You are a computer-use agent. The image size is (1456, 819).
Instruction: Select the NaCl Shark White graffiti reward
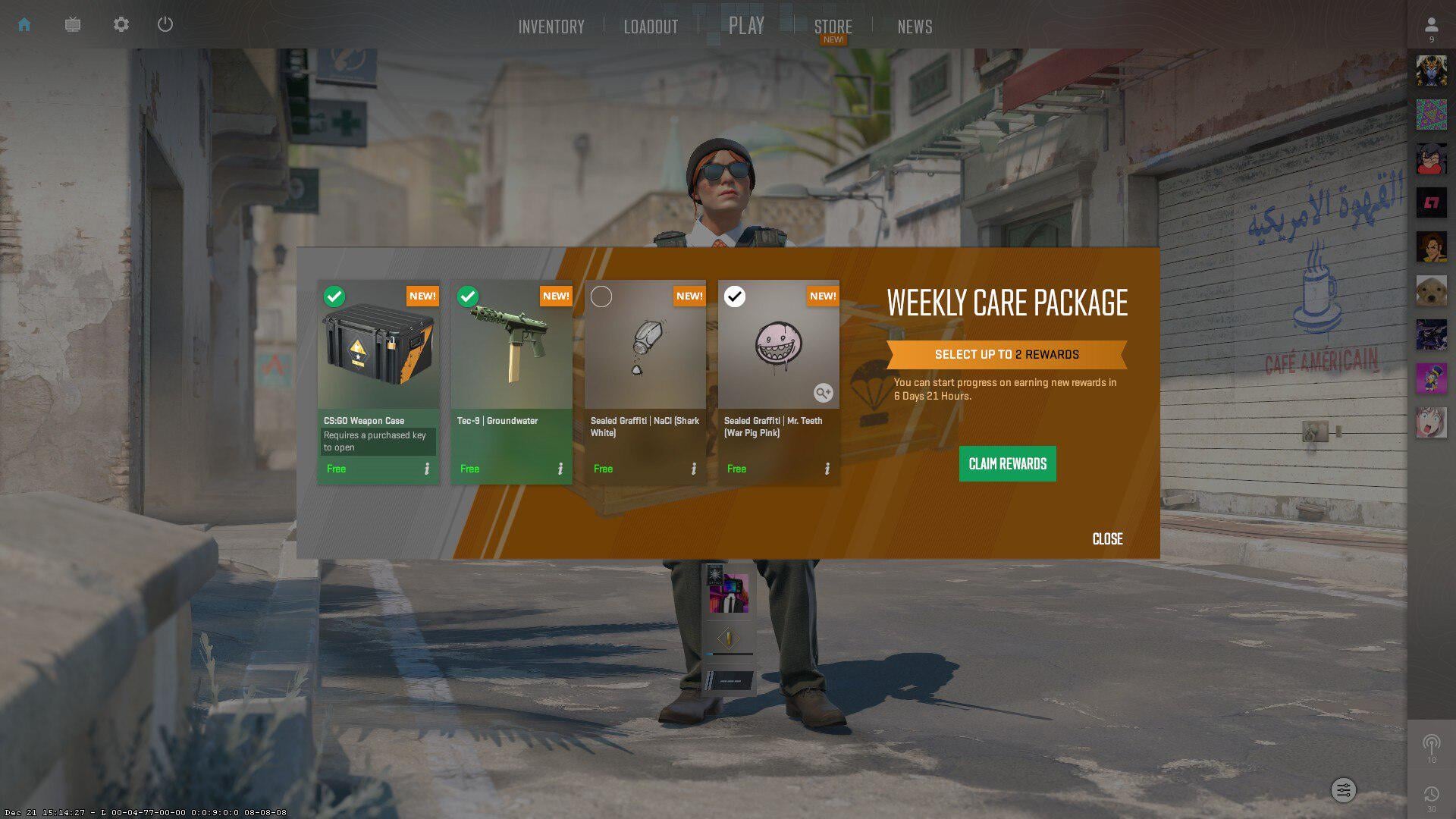pyautogui.click(x=601, y=297)
